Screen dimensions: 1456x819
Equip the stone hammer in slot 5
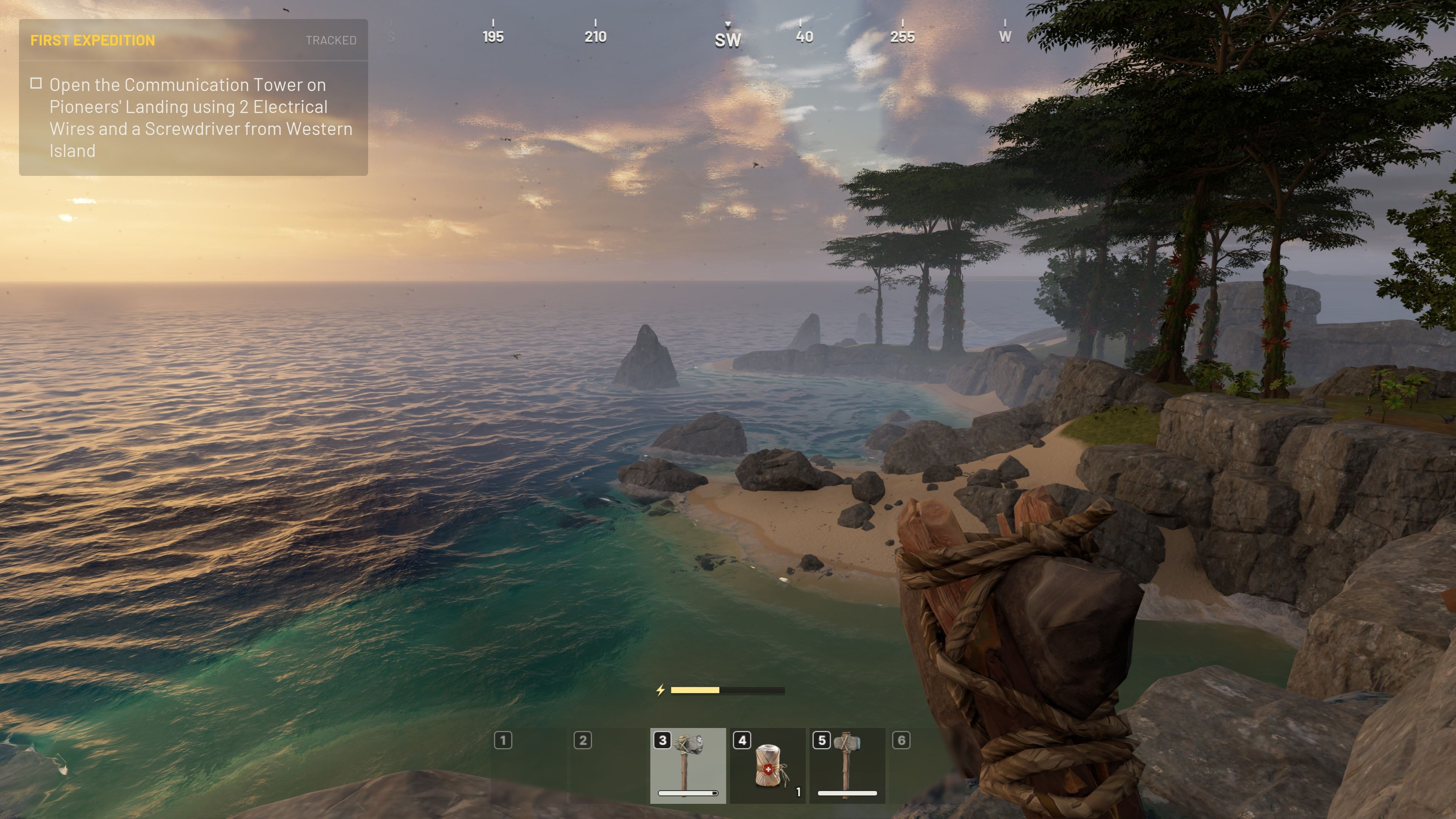click(x=847, y=765)
